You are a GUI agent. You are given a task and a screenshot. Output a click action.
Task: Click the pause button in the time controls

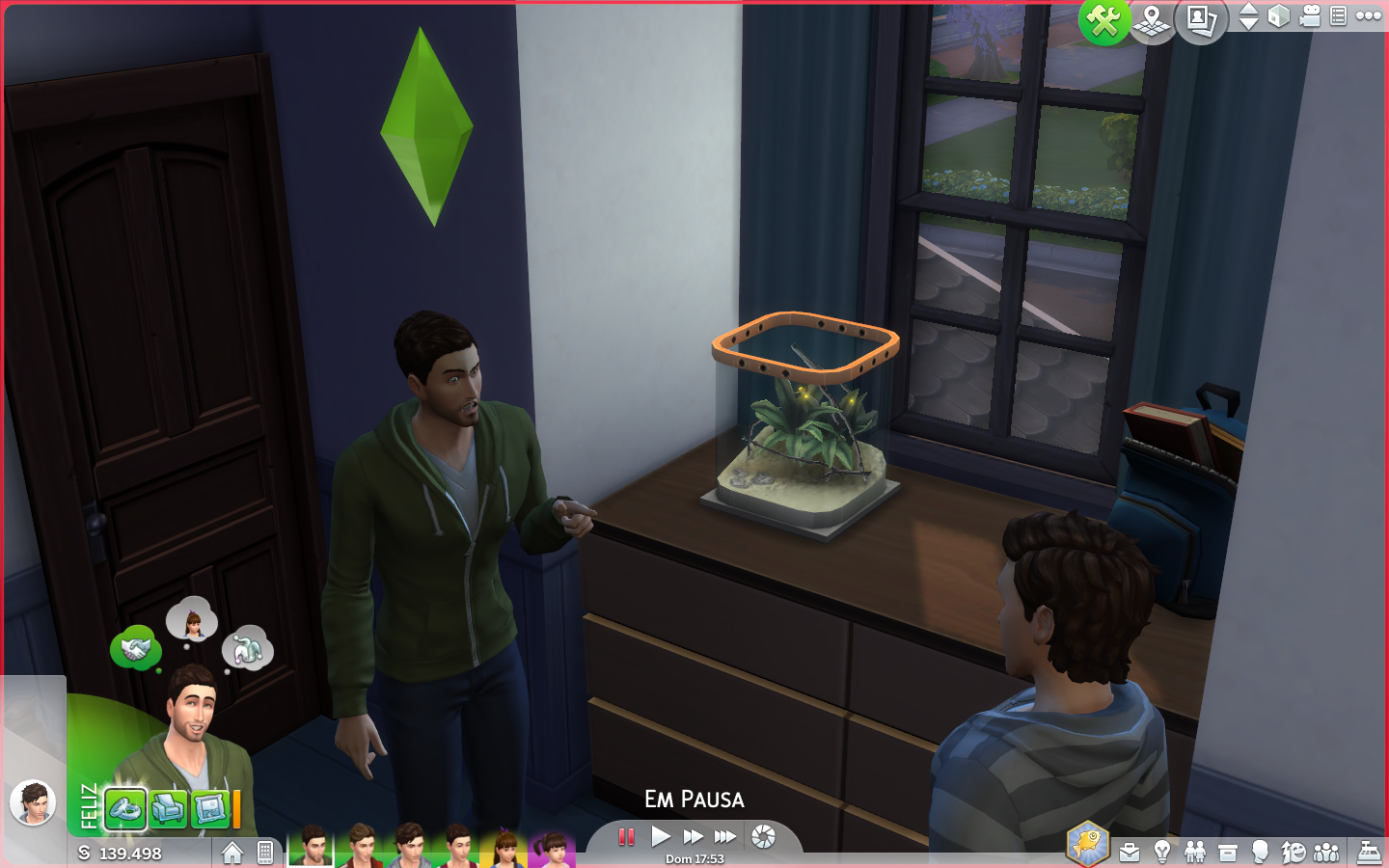(x=626, y=837)
